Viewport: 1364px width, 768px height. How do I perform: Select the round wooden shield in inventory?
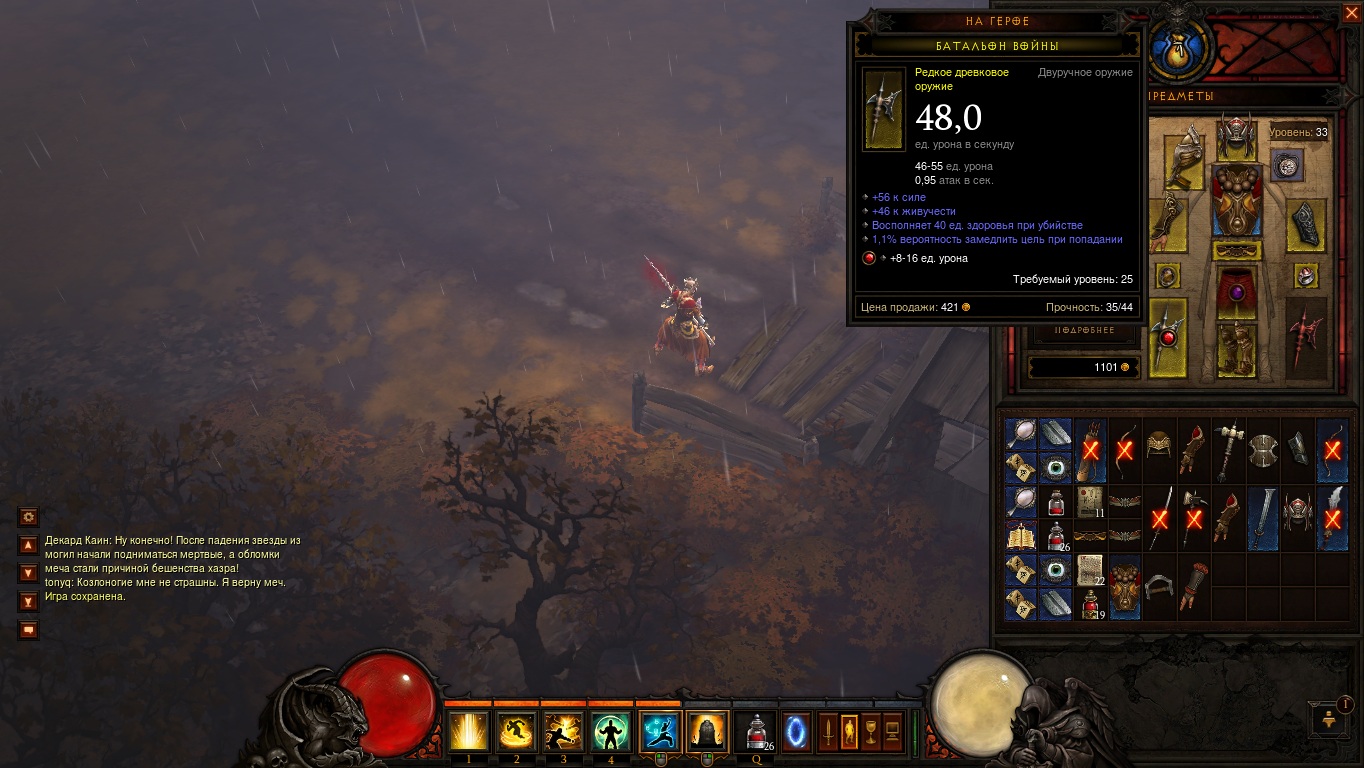(x=1263, y=451)
